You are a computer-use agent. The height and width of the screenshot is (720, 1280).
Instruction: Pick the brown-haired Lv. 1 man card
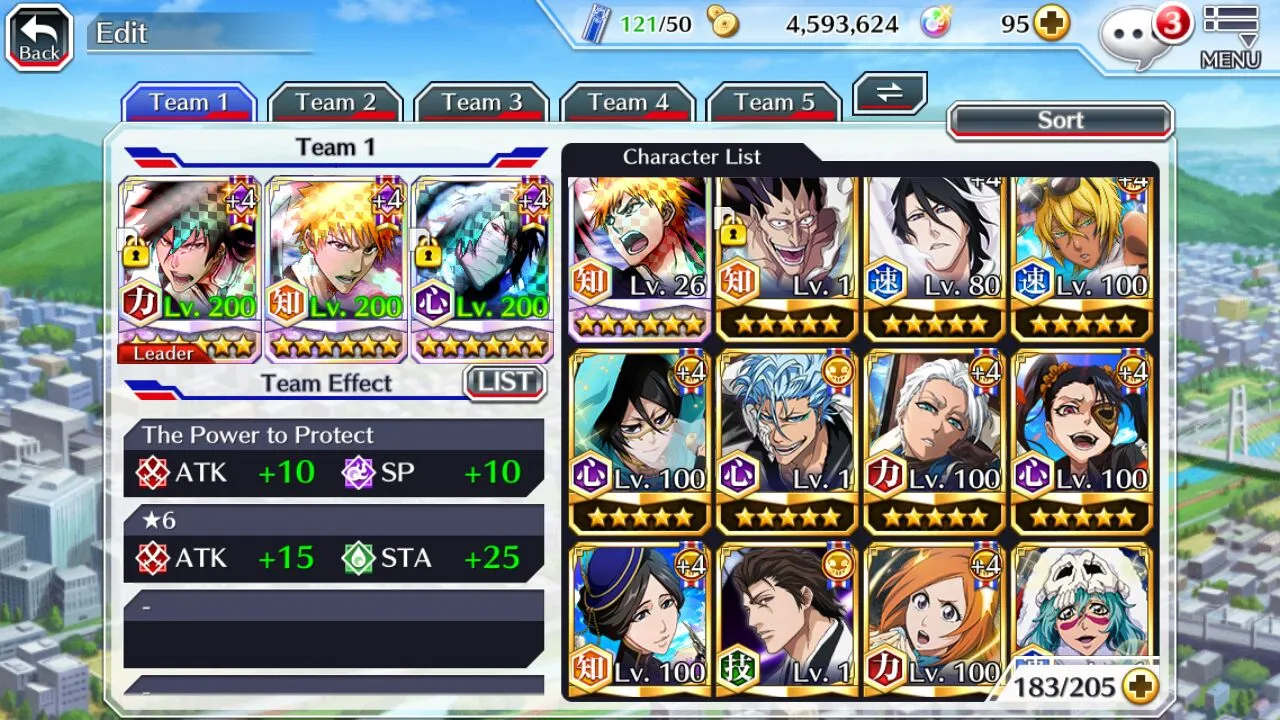tap(786, 620)
